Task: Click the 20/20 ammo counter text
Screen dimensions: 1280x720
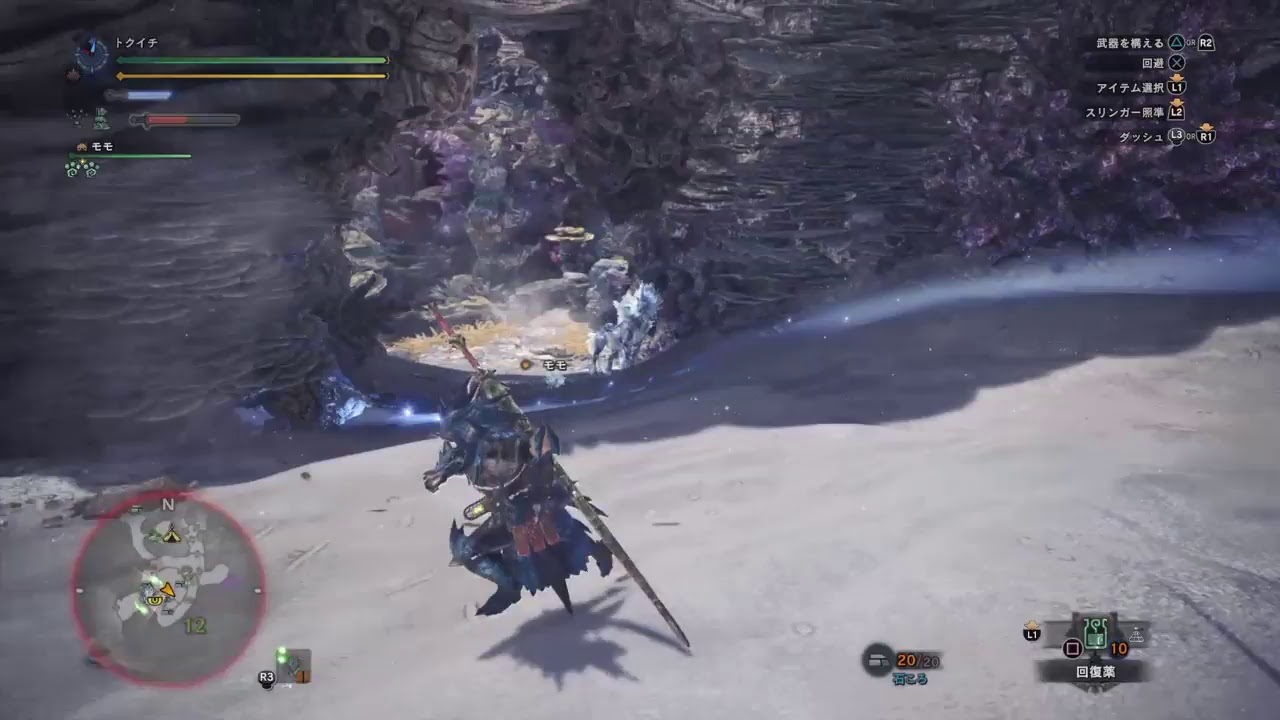Action: 917,661
